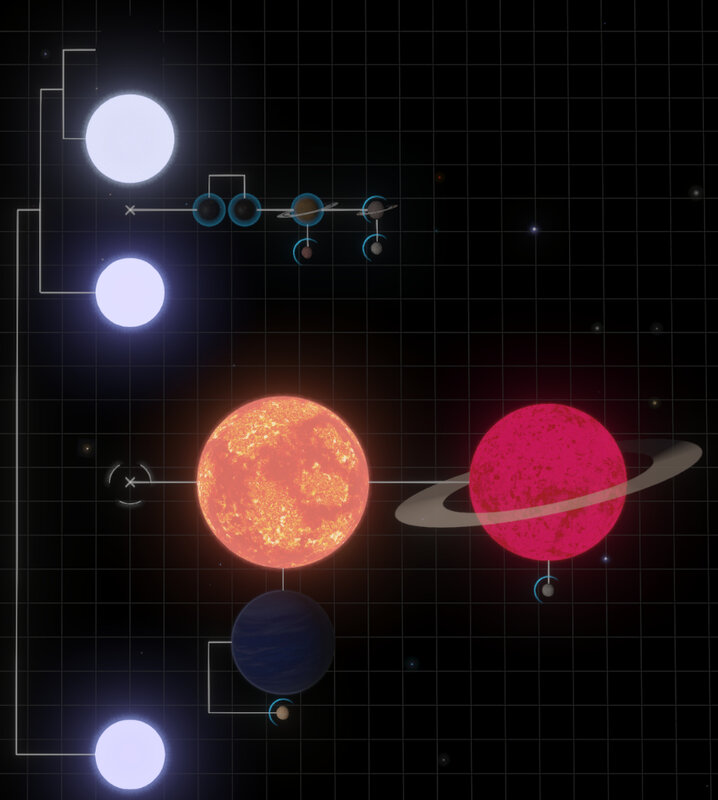
Task: Select the large orange star
Action: pos(283,482)
